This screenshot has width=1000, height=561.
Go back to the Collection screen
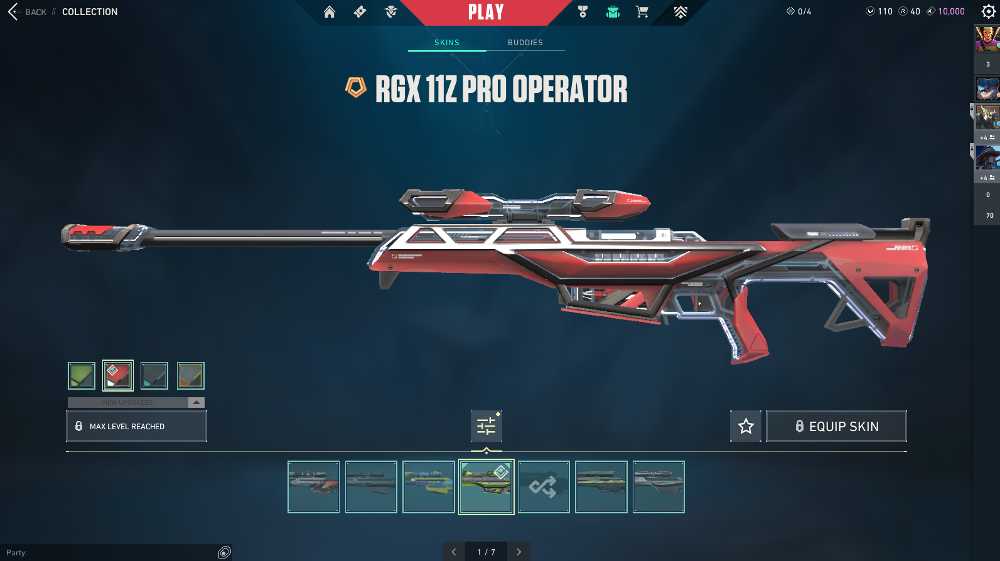click(x=28, y=12)
